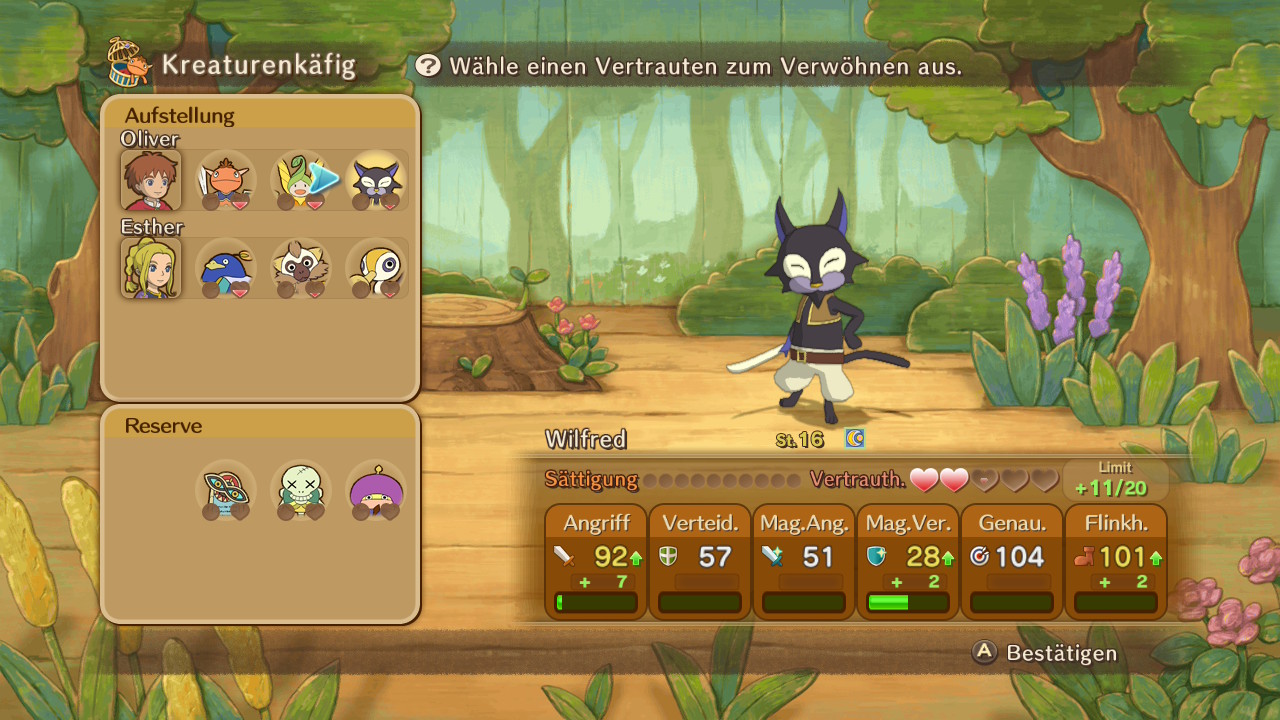Select the blue penguin familiar

tap(226, 269)
